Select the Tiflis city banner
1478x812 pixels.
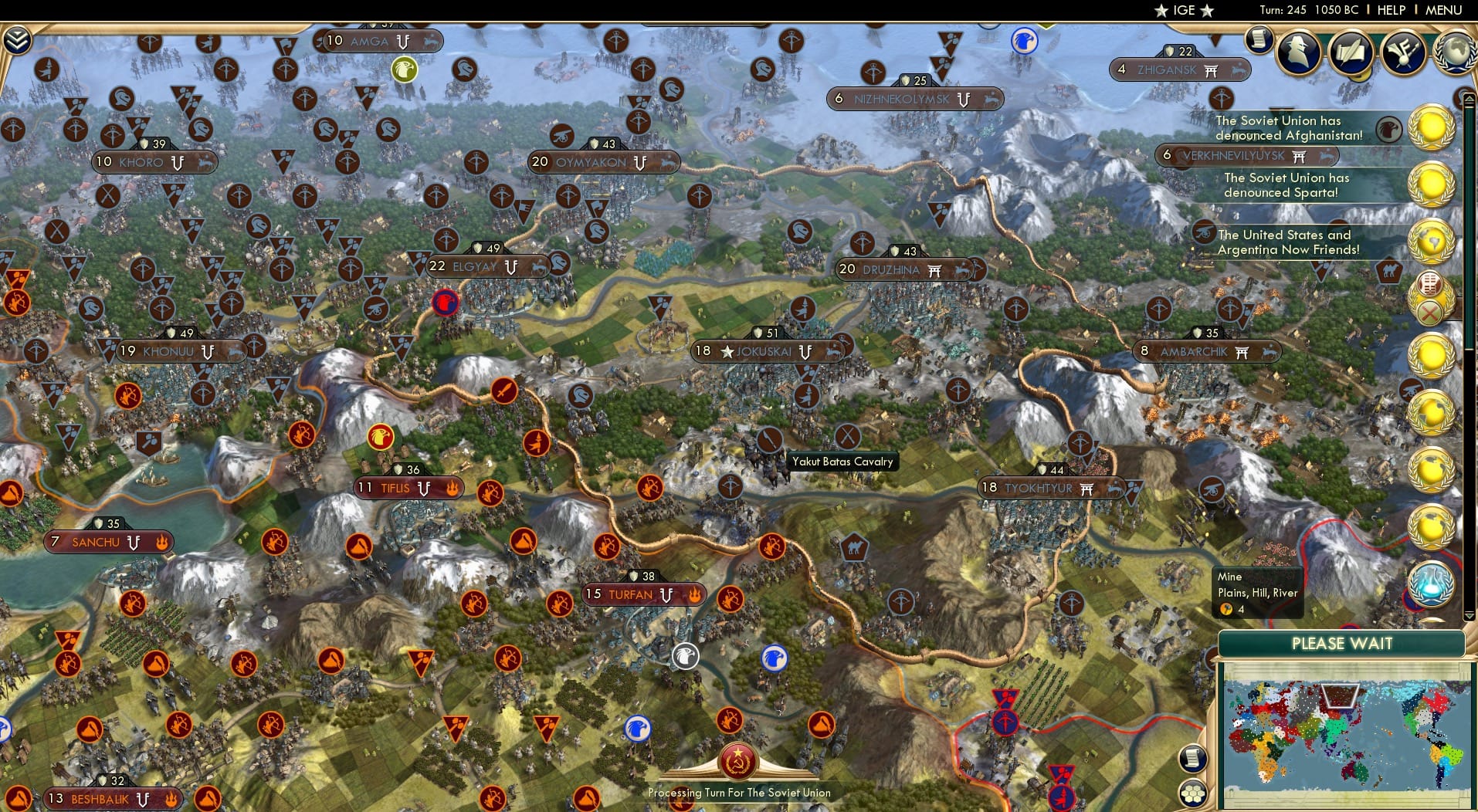pos(409,488)
